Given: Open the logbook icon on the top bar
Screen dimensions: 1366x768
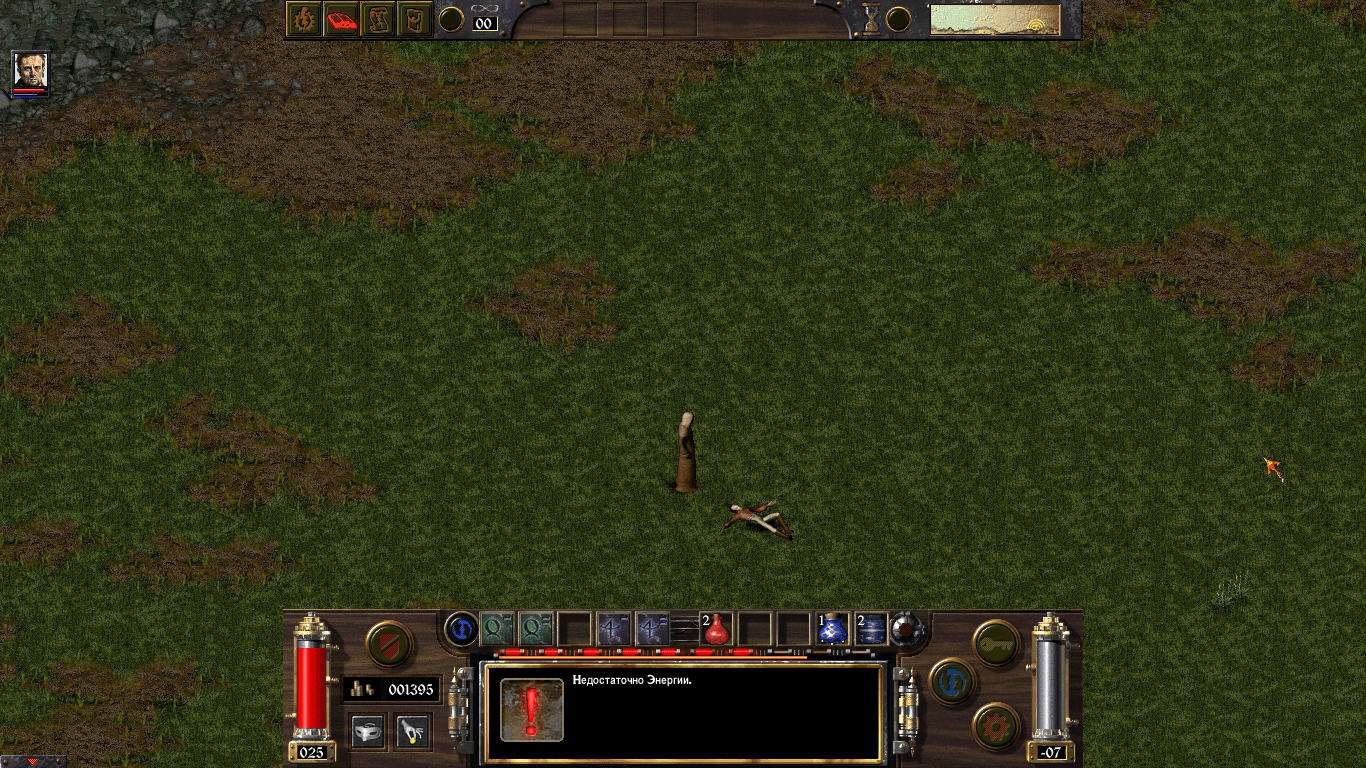Looking at the screenshot, I should coord(415,16).
